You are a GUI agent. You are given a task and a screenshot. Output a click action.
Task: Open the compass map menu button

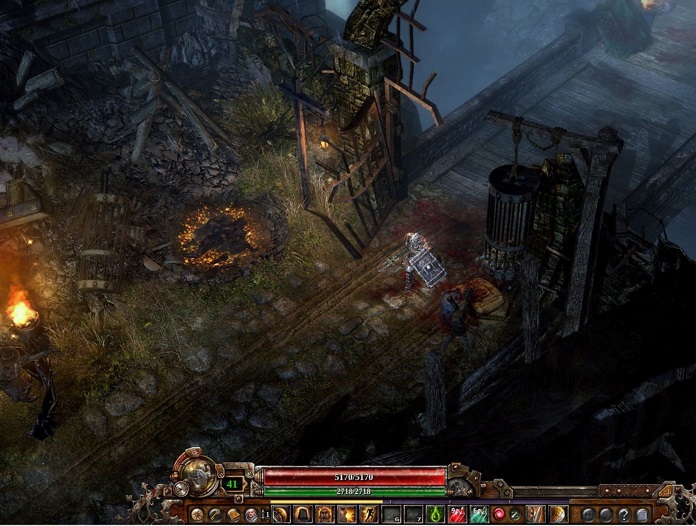[197, 514]
